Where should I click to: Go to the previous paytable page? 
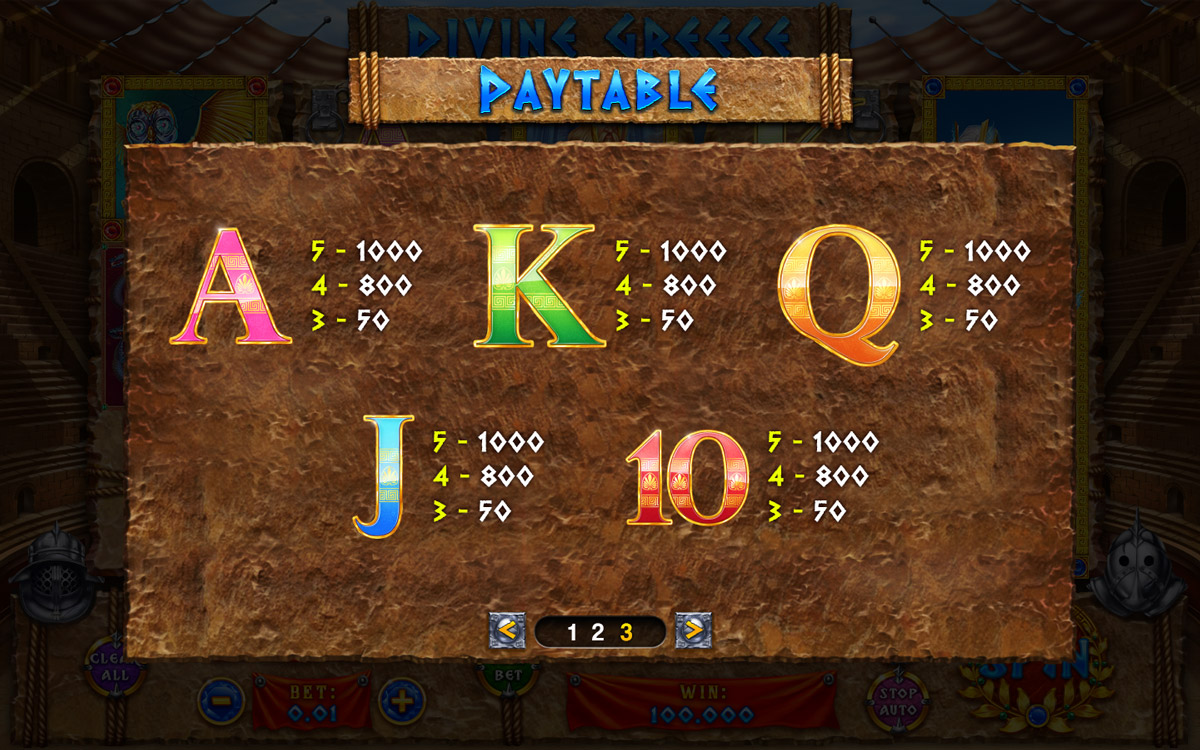click(506, 630)
